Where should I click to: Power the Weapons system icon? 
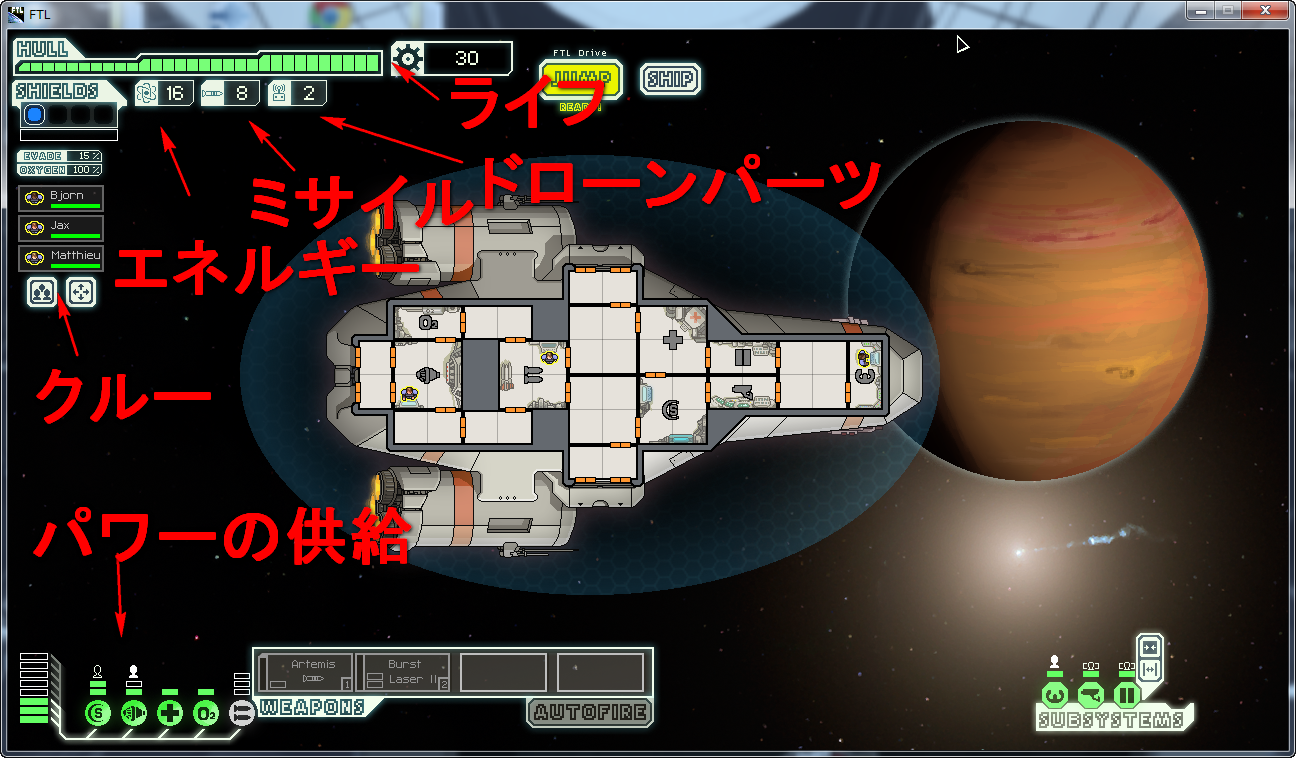pos(242,713)
